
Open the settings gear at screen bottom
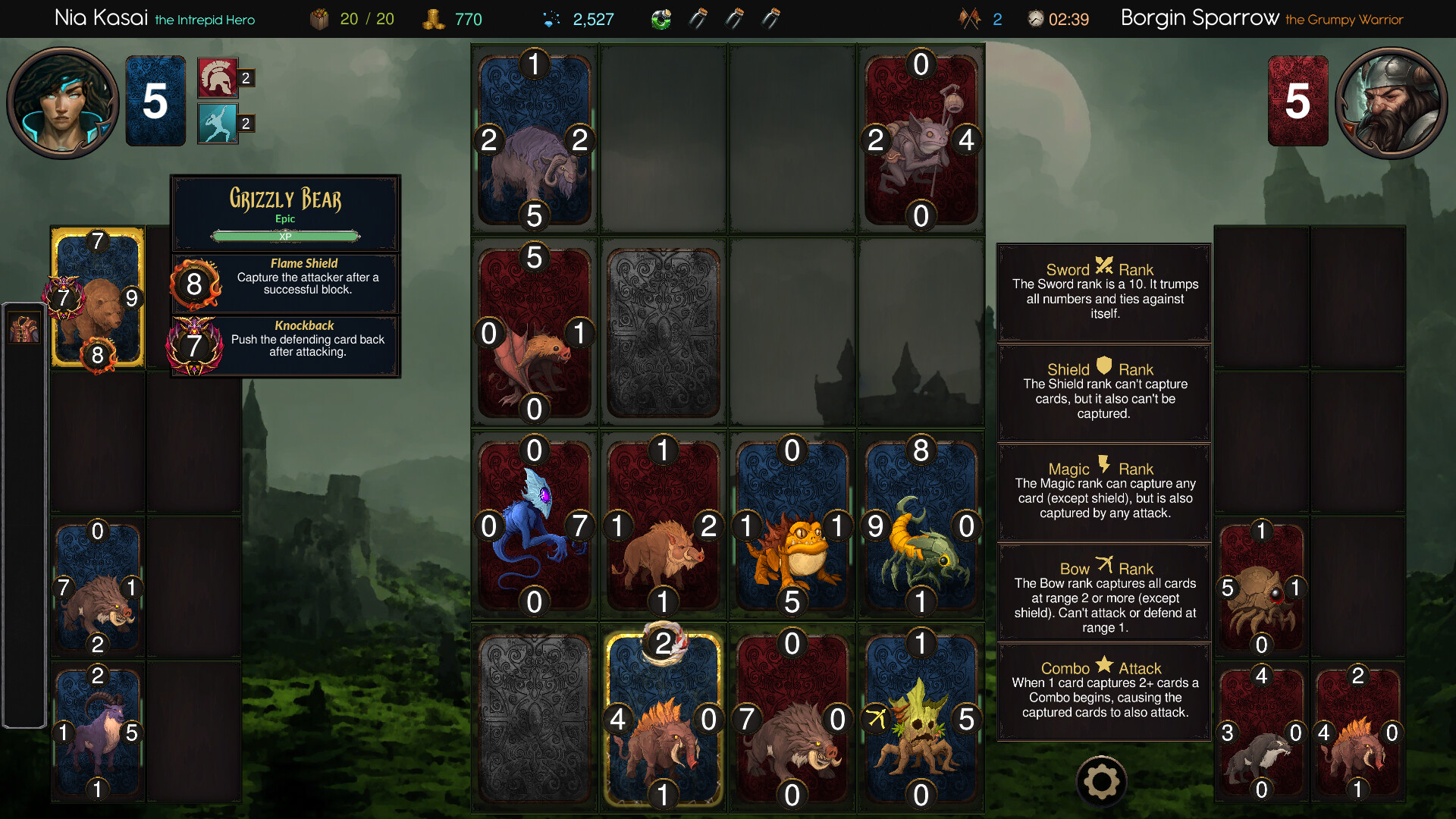[x=1101, y=780]
